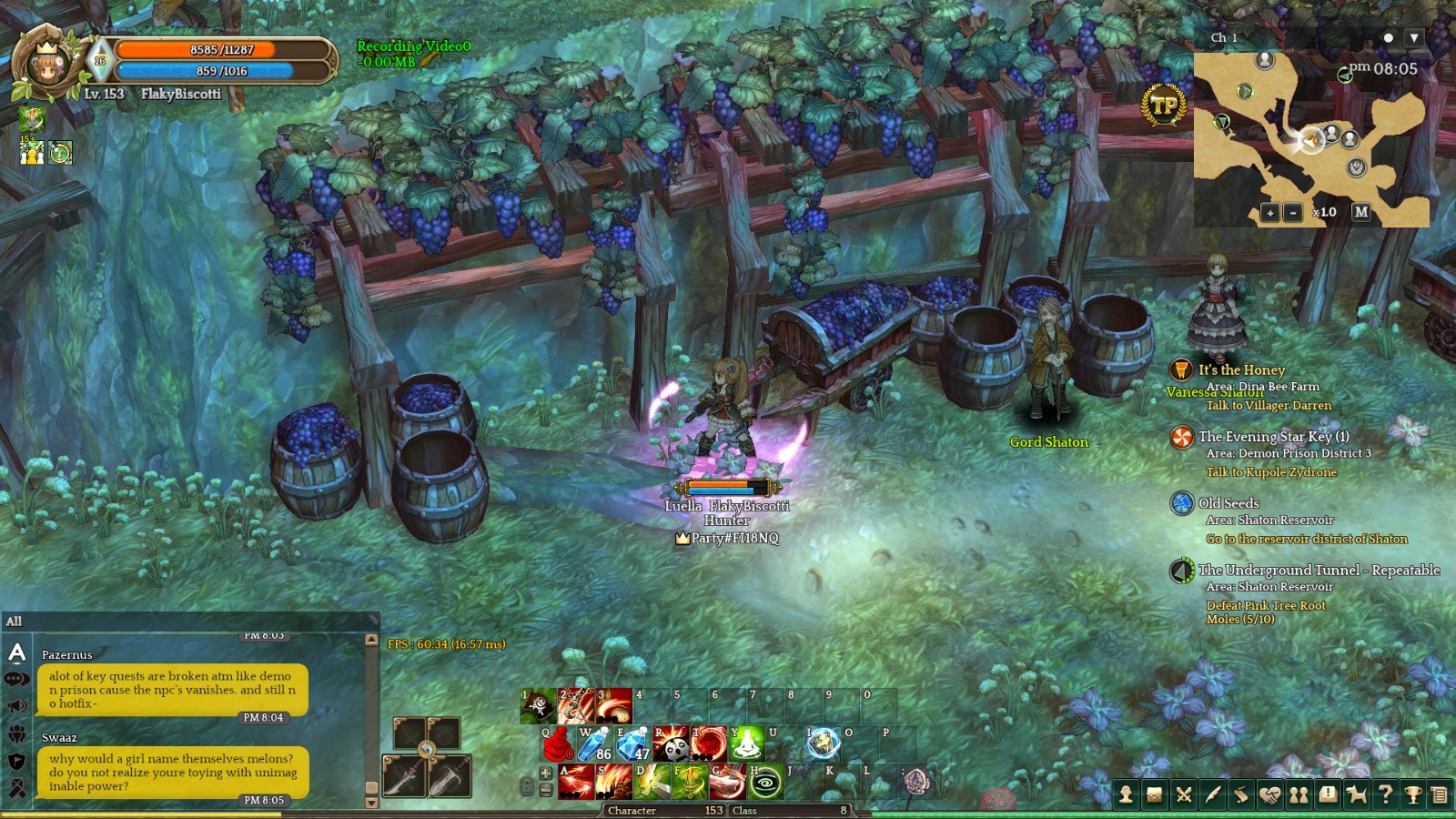This screenshot has width=1456, height=819.
Task: Open the companion dog menu icon
Action: click(1356, 795)
